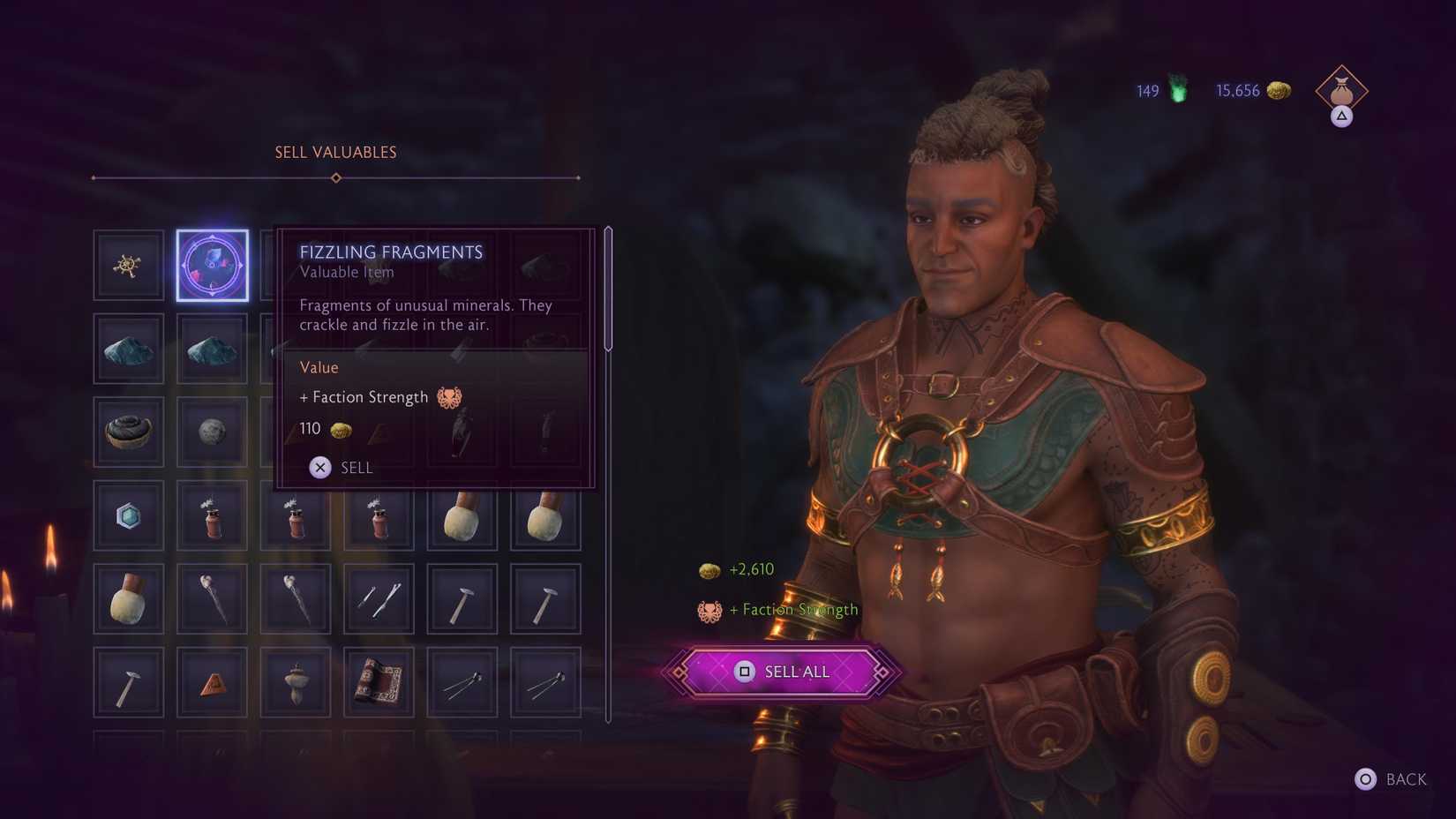1456x819 pixels.
Task: Select the ornate red rug slot
Action: 379,683
